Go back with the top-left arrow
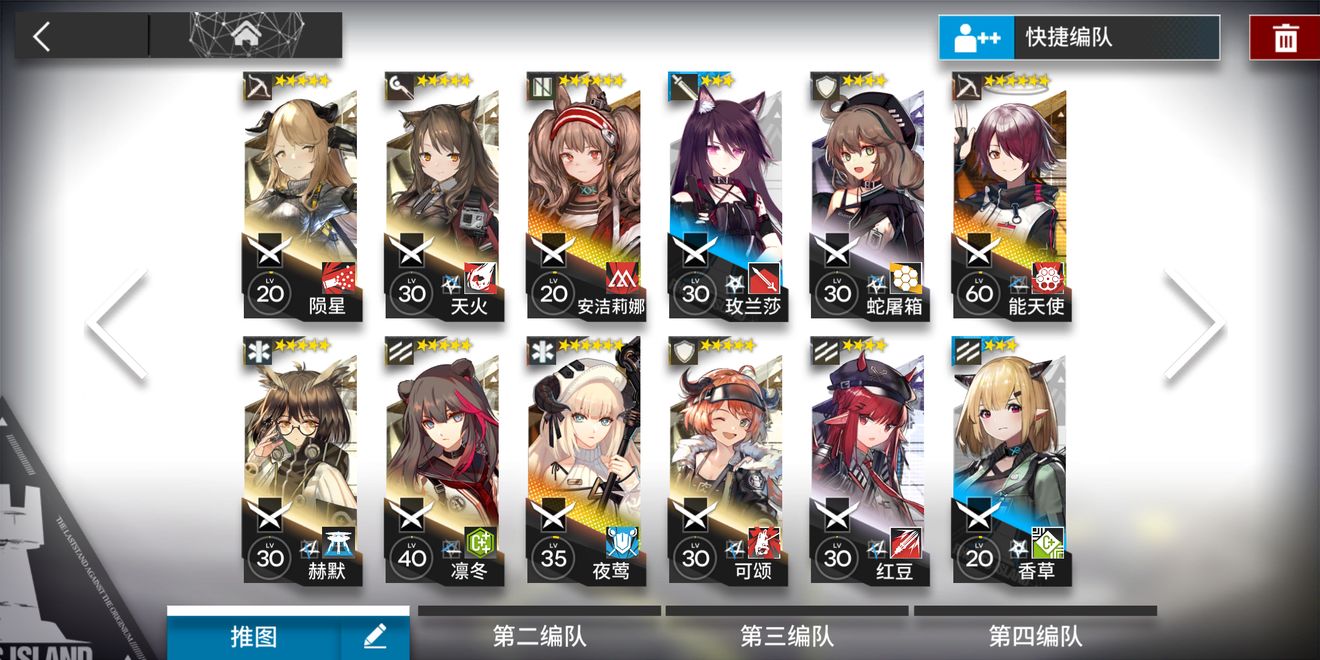Image resolution: width=1320 pixels, height=660 pixels. pyautogui.click(x=42, y=37)
